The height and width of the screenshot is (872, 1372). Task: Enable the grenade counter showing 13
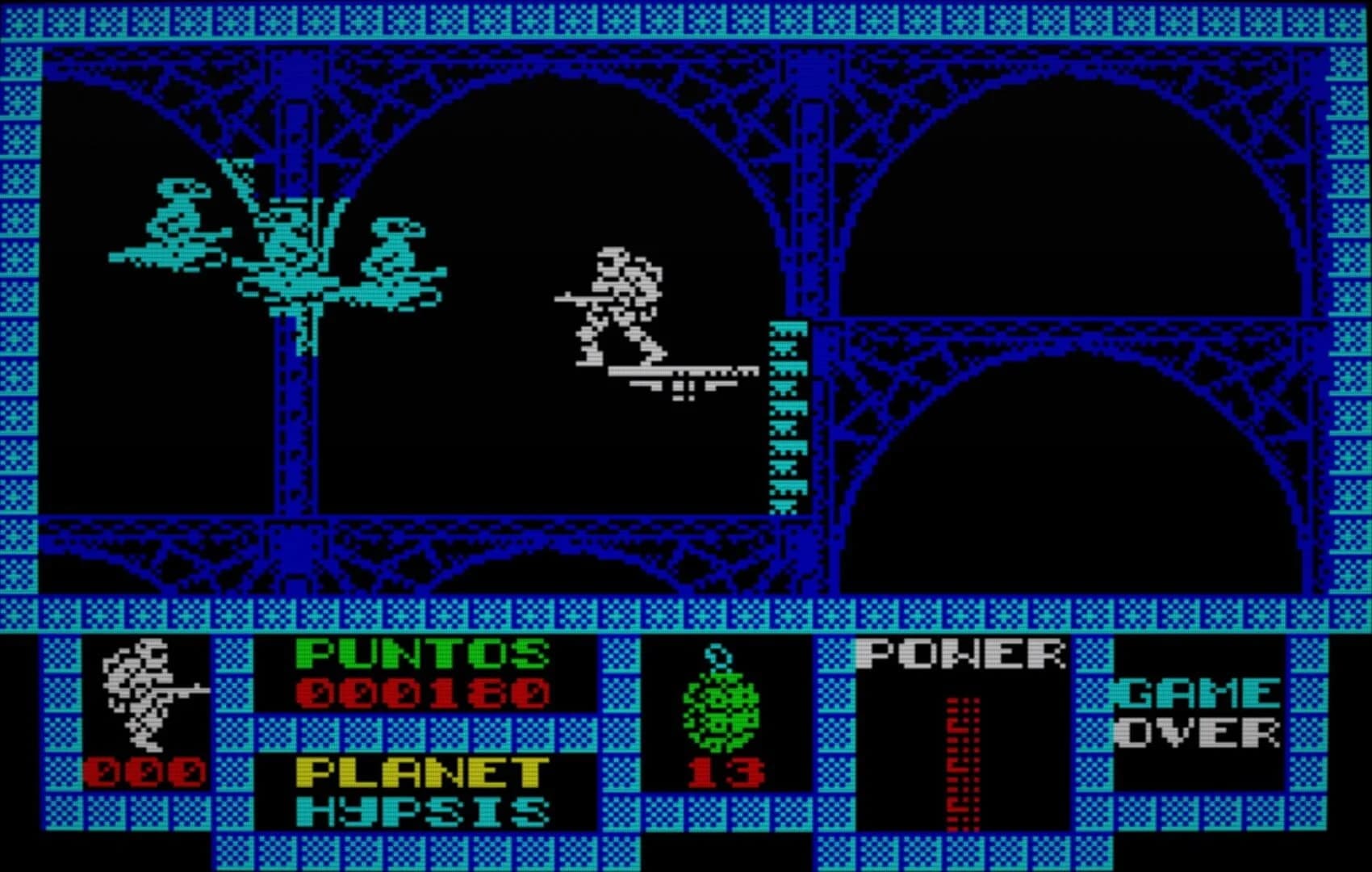pos(725,771)
